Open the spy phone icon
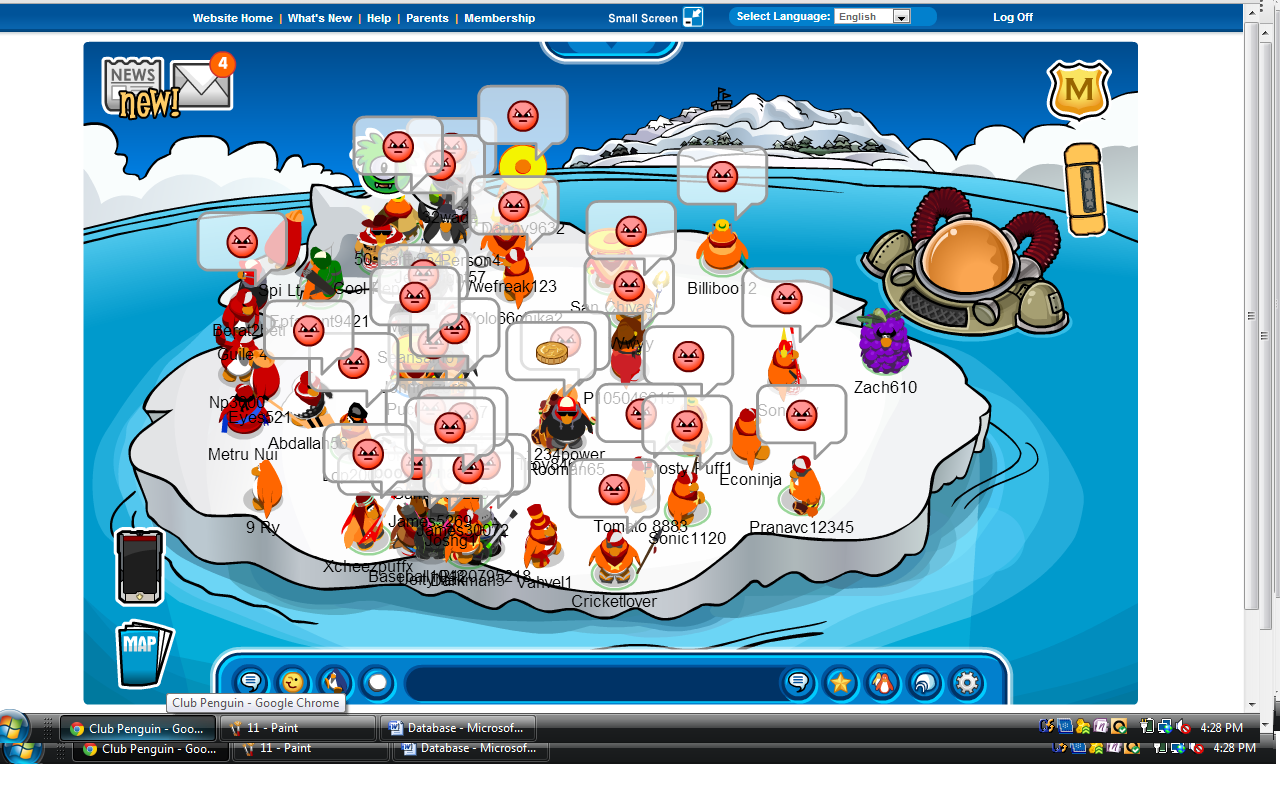1280x800 pixels. click(x=139, y=566)
